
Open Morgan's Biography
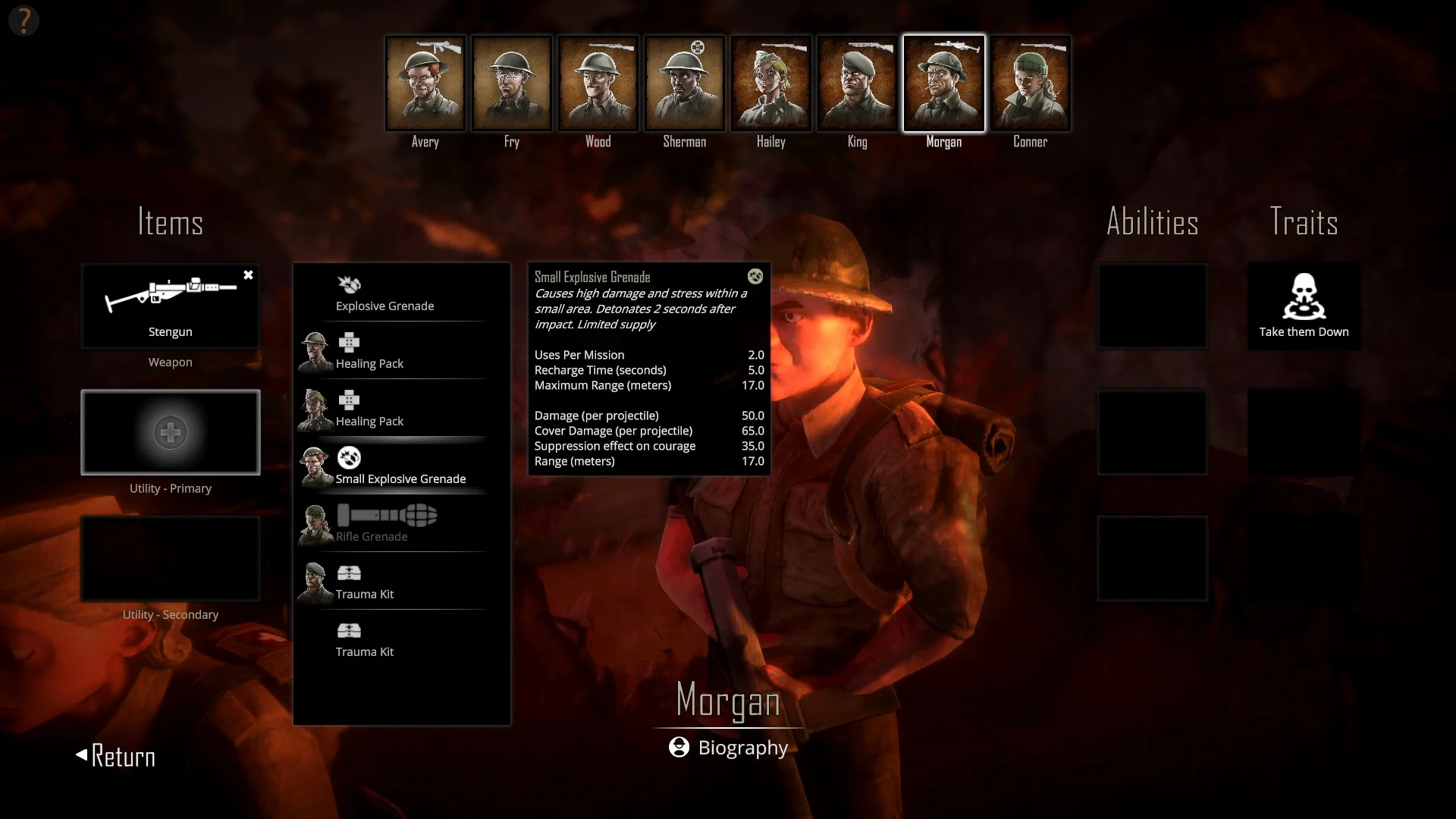point(729,748)
